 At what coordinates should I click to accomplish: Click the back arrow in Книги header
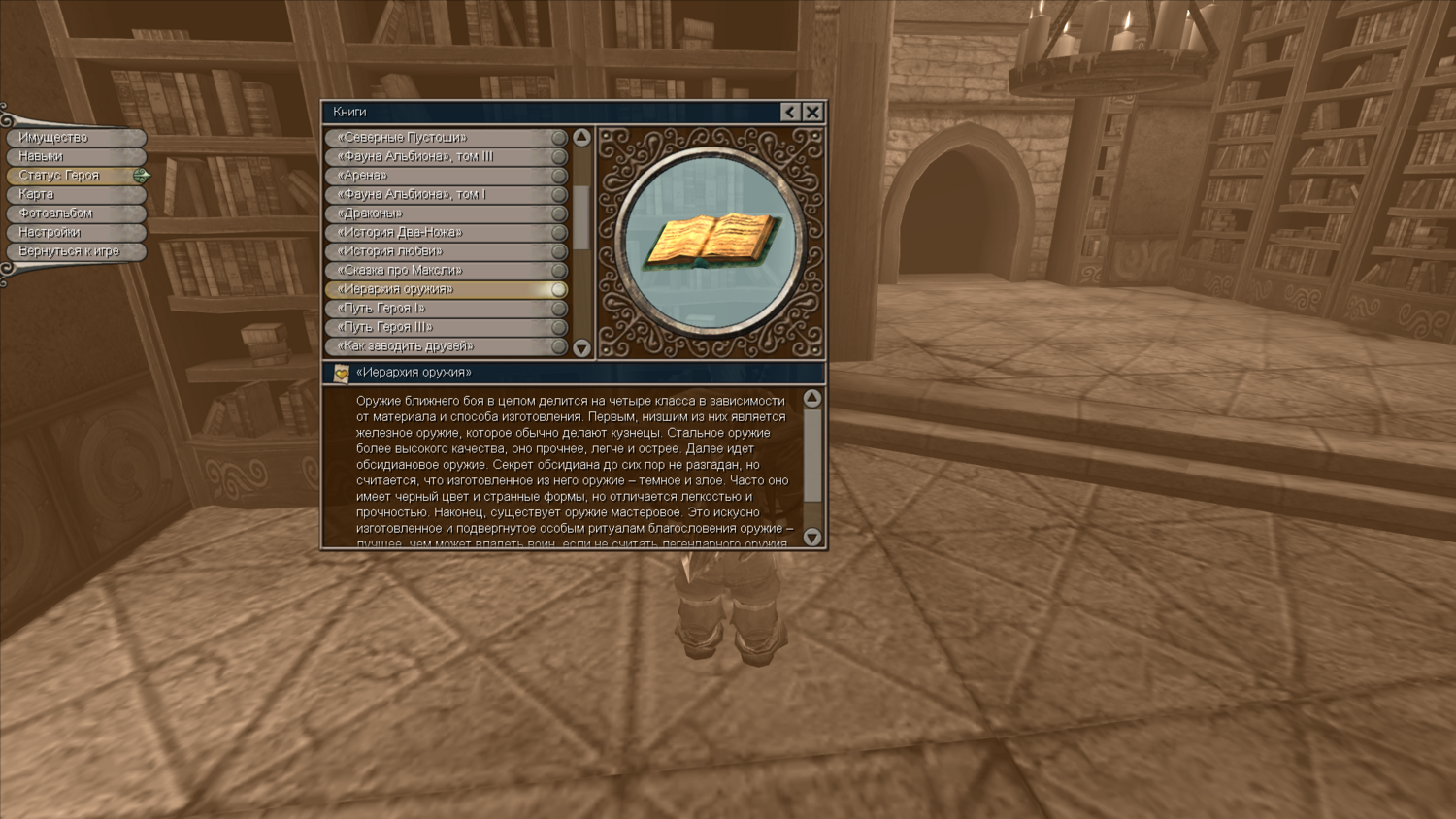point(790,113)
